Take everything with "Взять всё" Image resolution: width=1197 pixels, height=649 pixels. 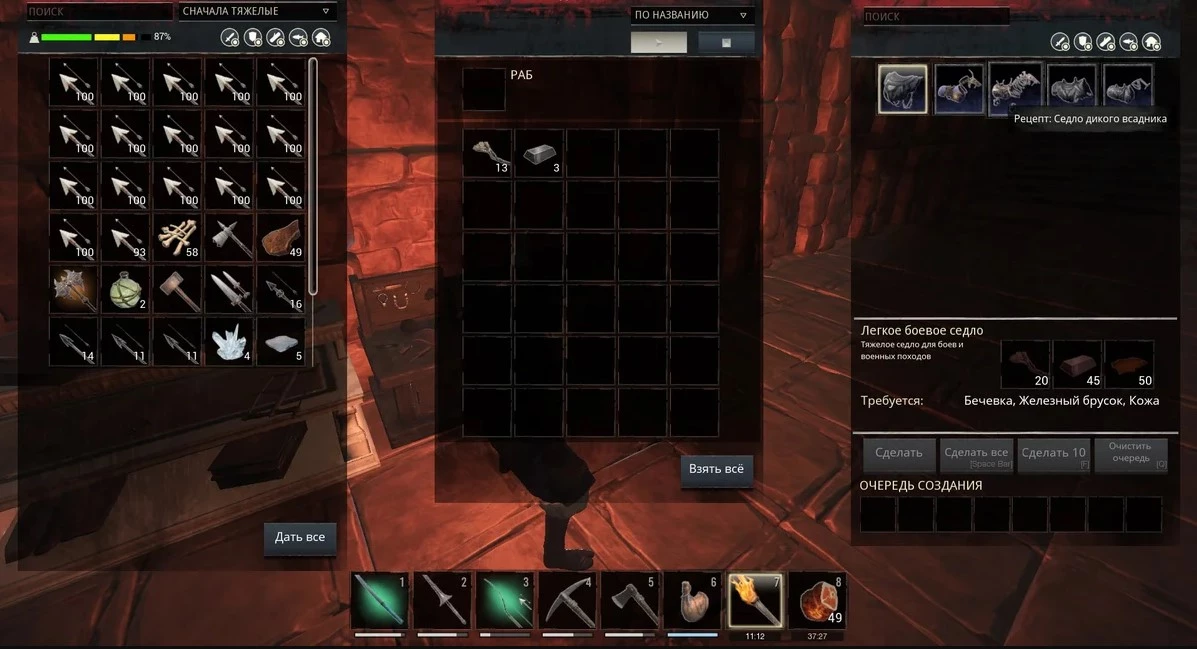[716, 469]
